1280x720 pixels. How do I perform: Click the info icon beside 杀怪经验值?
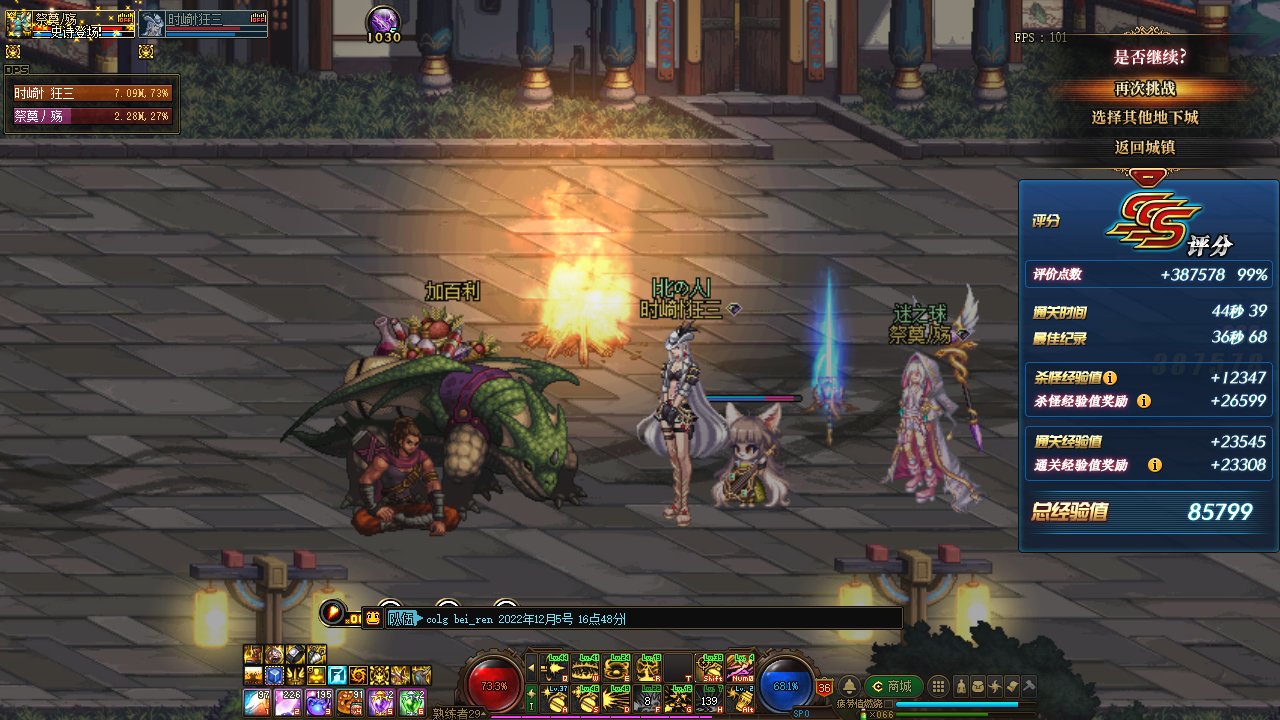click(1110, 378)
